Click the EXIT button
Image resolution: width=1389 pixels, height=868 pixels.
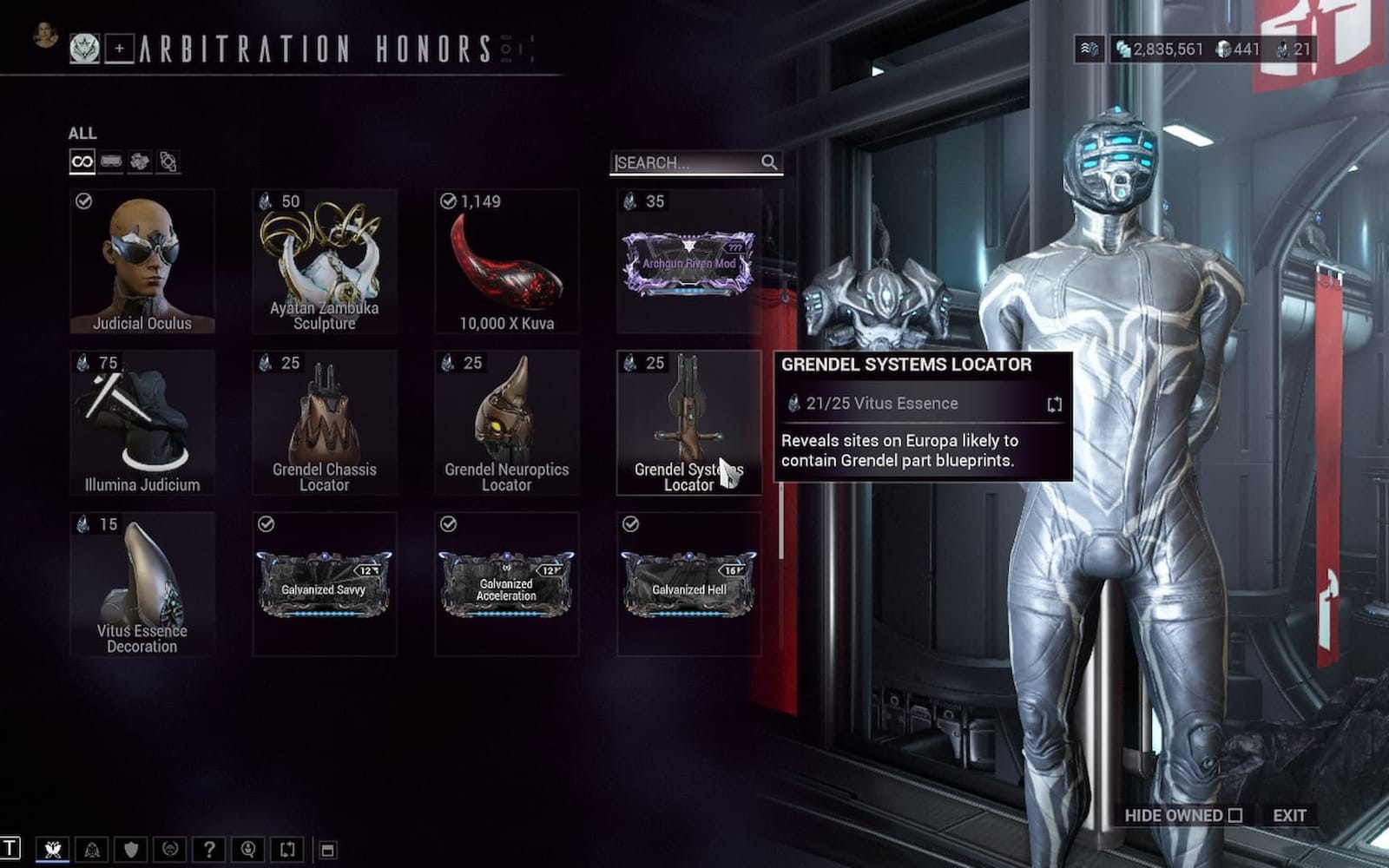coord(1289,817)
